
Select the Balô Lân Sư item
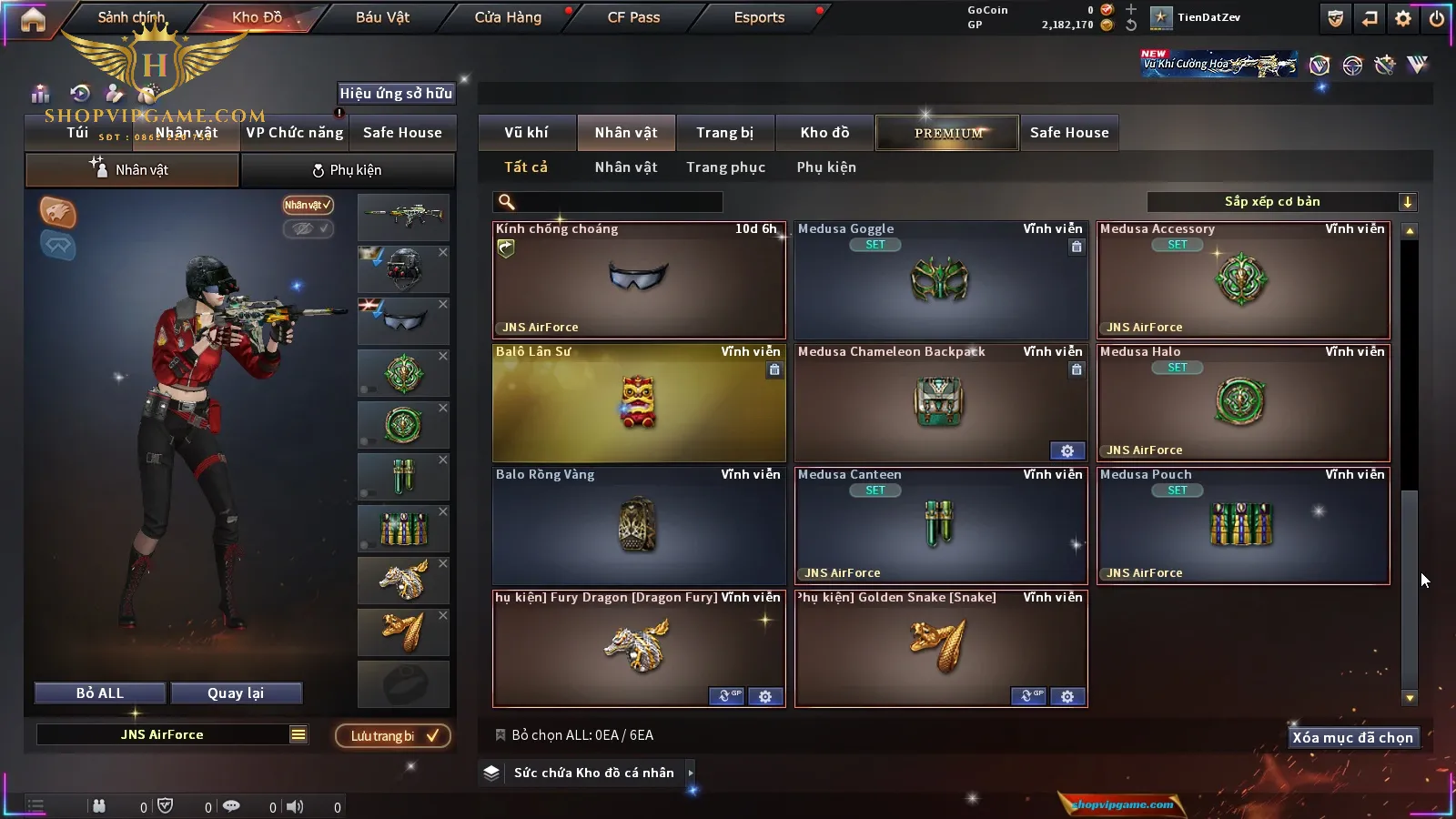[x=639, y=403]
